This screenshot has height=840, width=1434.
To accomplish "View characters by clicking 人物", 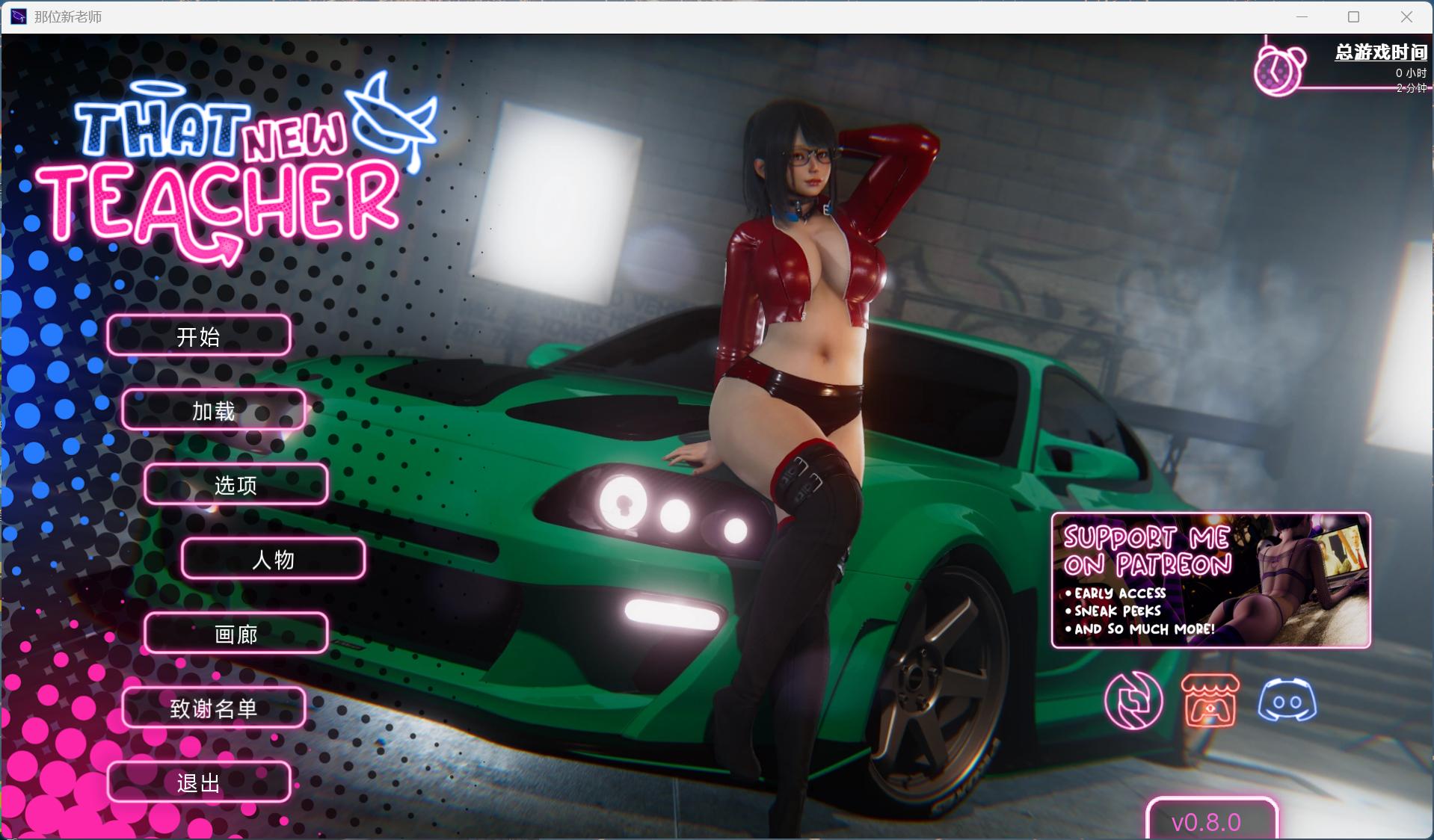I will 272,560.
